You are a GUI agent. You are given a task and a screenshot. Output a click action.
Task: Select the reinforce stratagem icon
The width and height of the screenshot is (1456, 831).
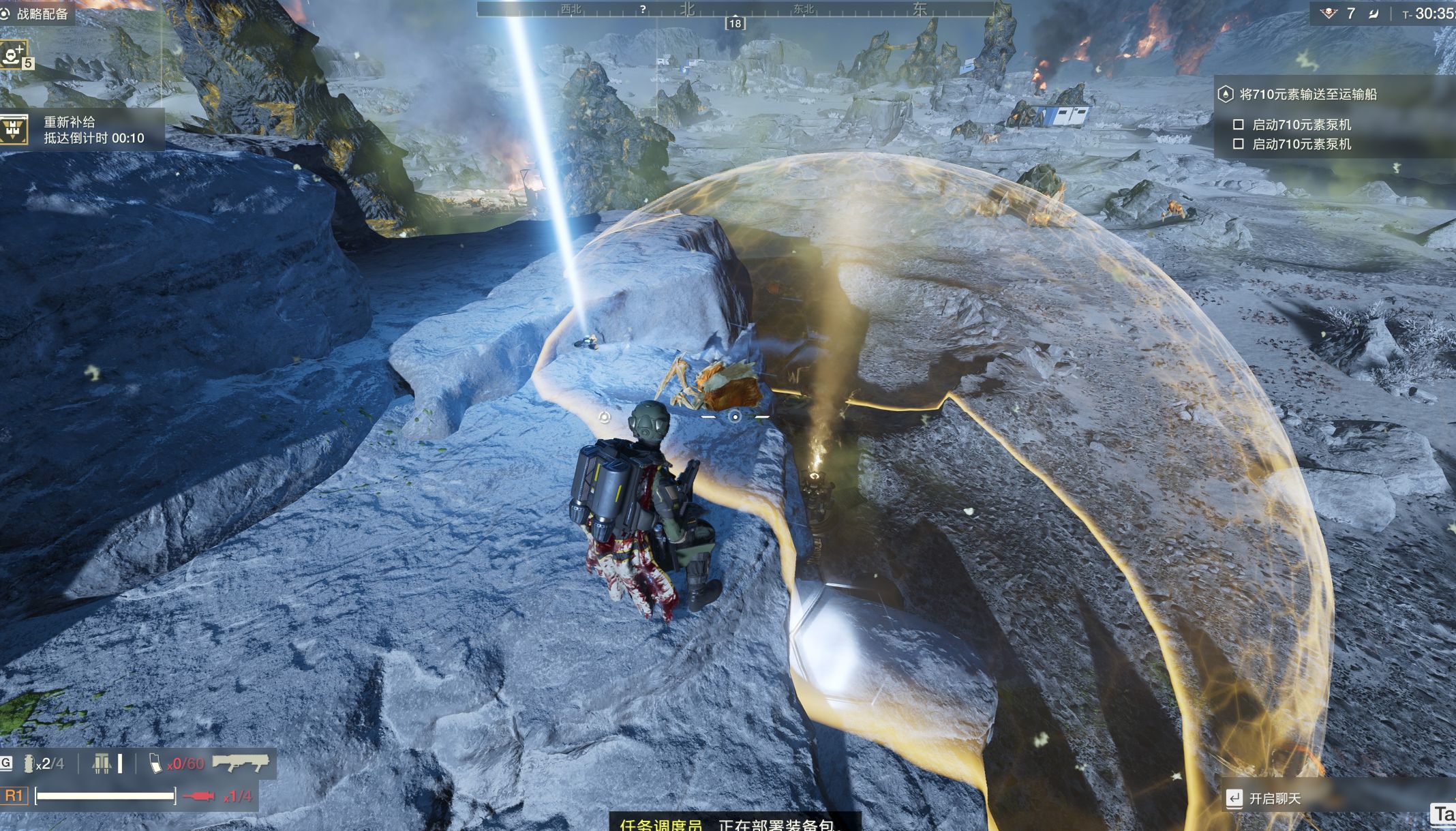tap(14, 55)
